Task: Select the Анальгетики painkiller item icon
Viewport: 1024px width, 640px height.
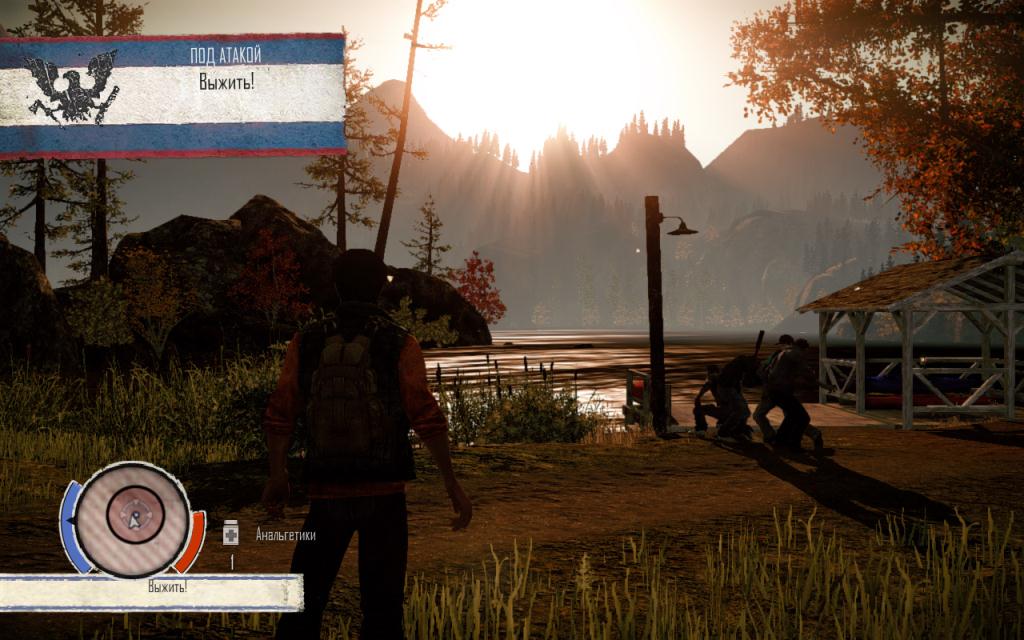Action: (x=231, y=533)
